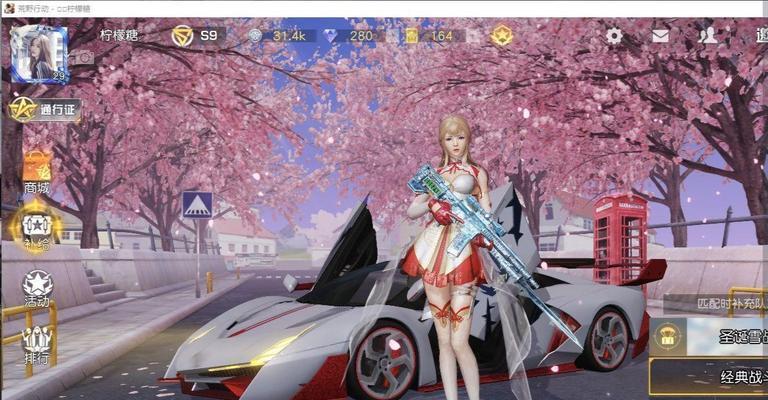
Task: Open the 排行 rankings menu
Action: pyautogui.click(x=37, y=343)
